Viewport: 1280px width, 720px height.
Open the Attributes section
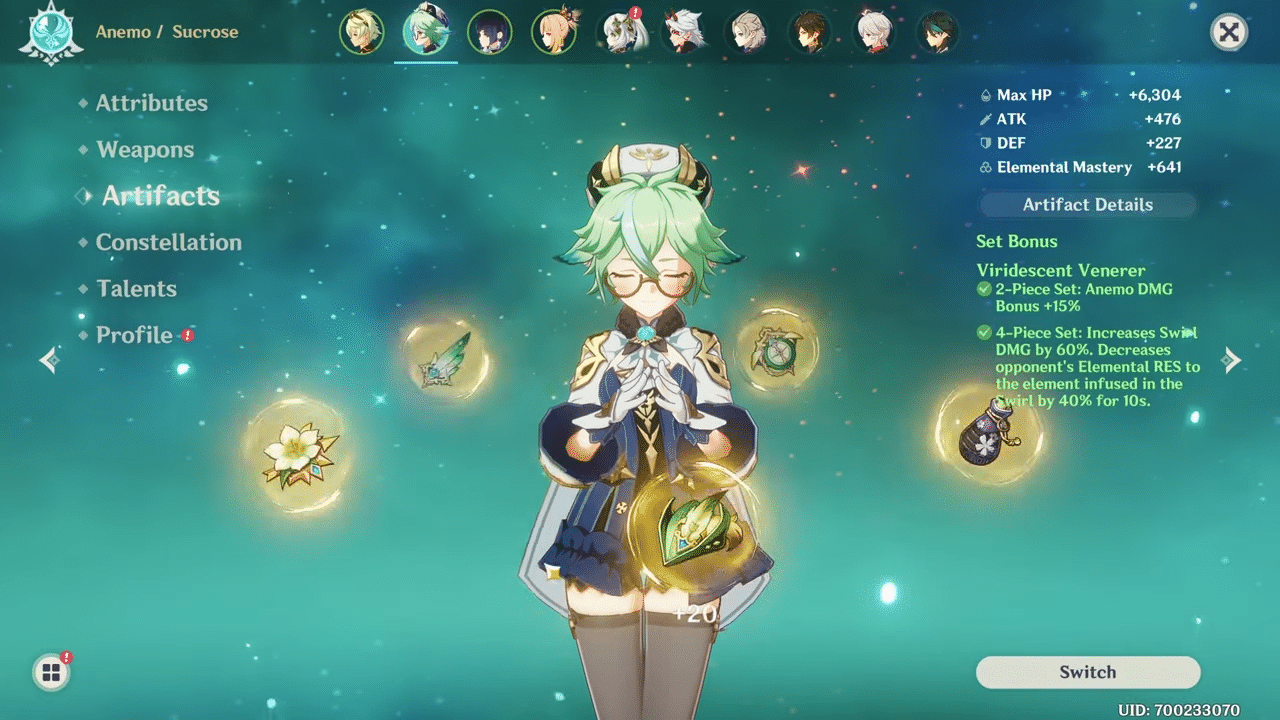(151, 102)
